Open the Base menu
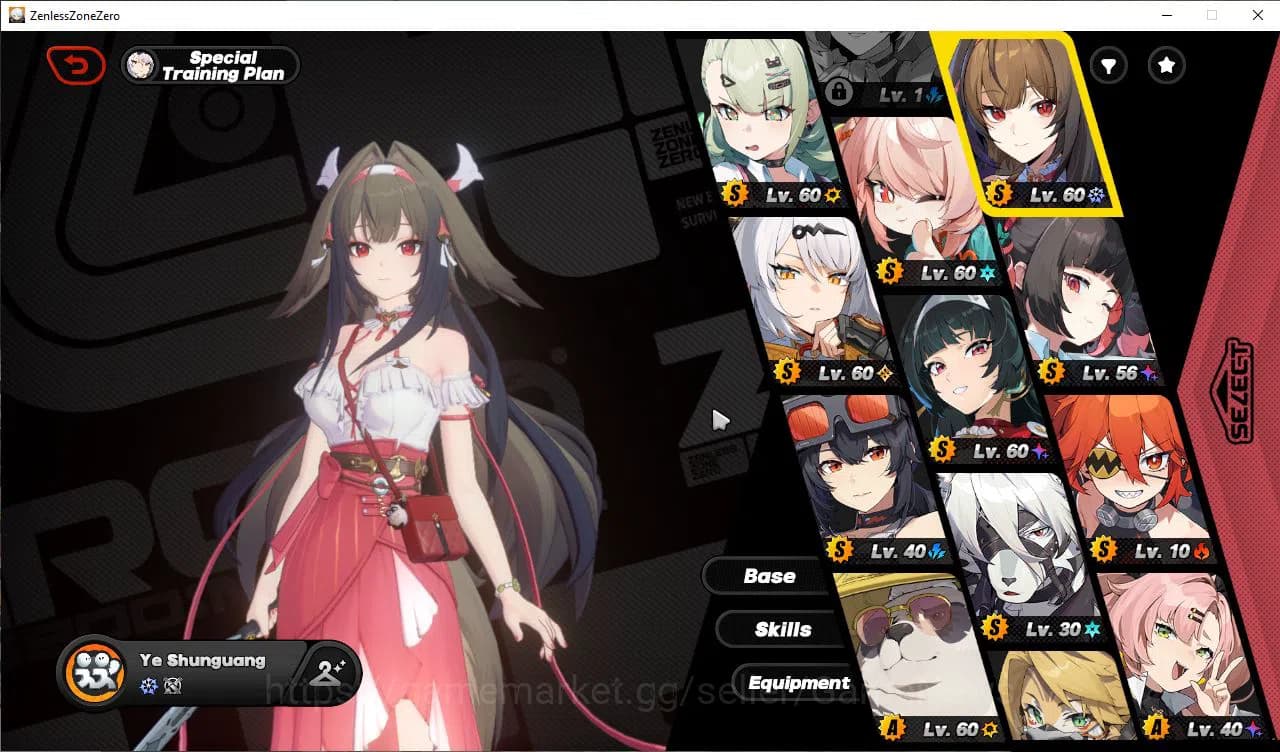Viewport: 1280px width, 752px height. 770,575
